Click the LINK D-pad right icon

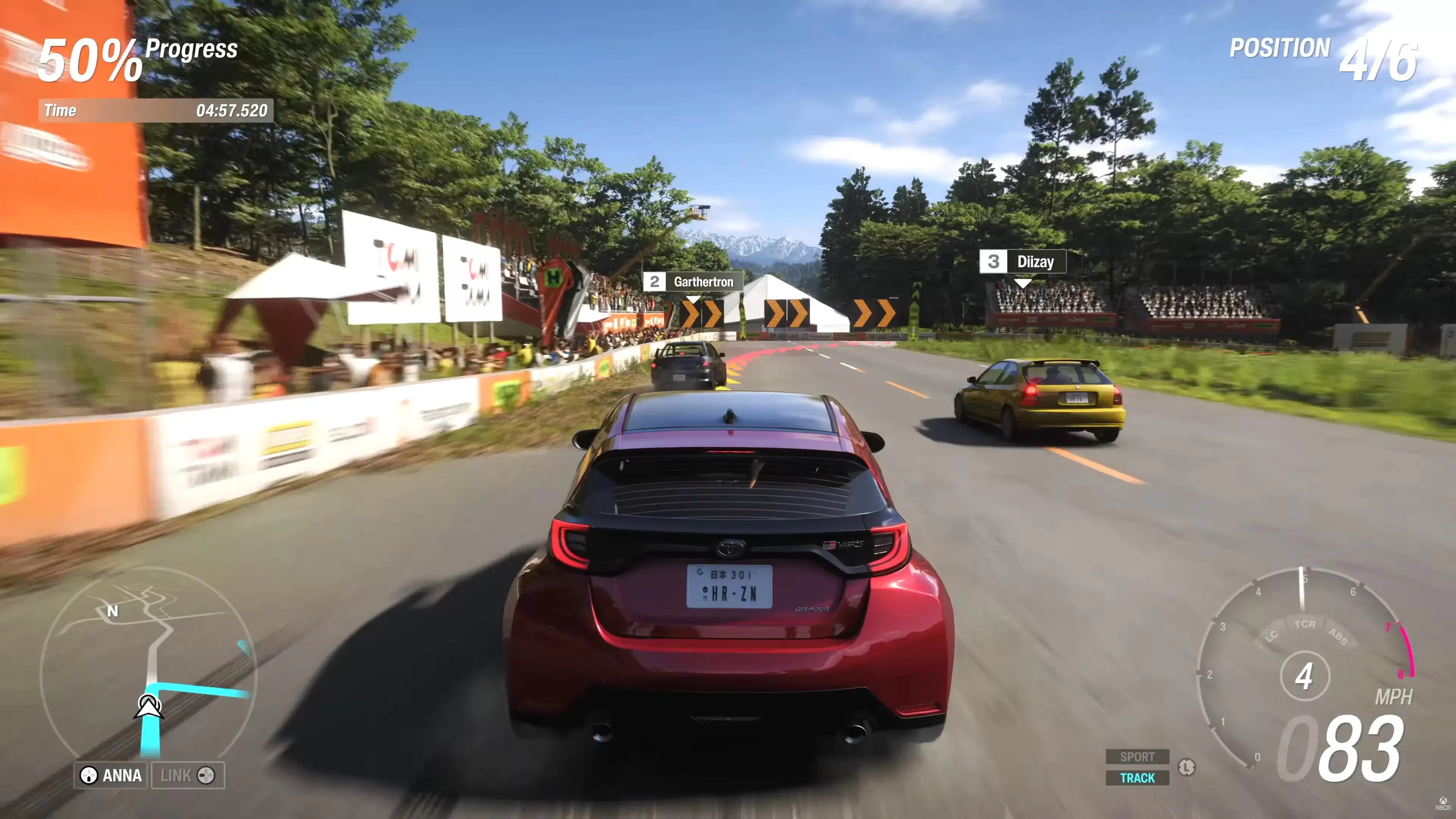point(207,776)
